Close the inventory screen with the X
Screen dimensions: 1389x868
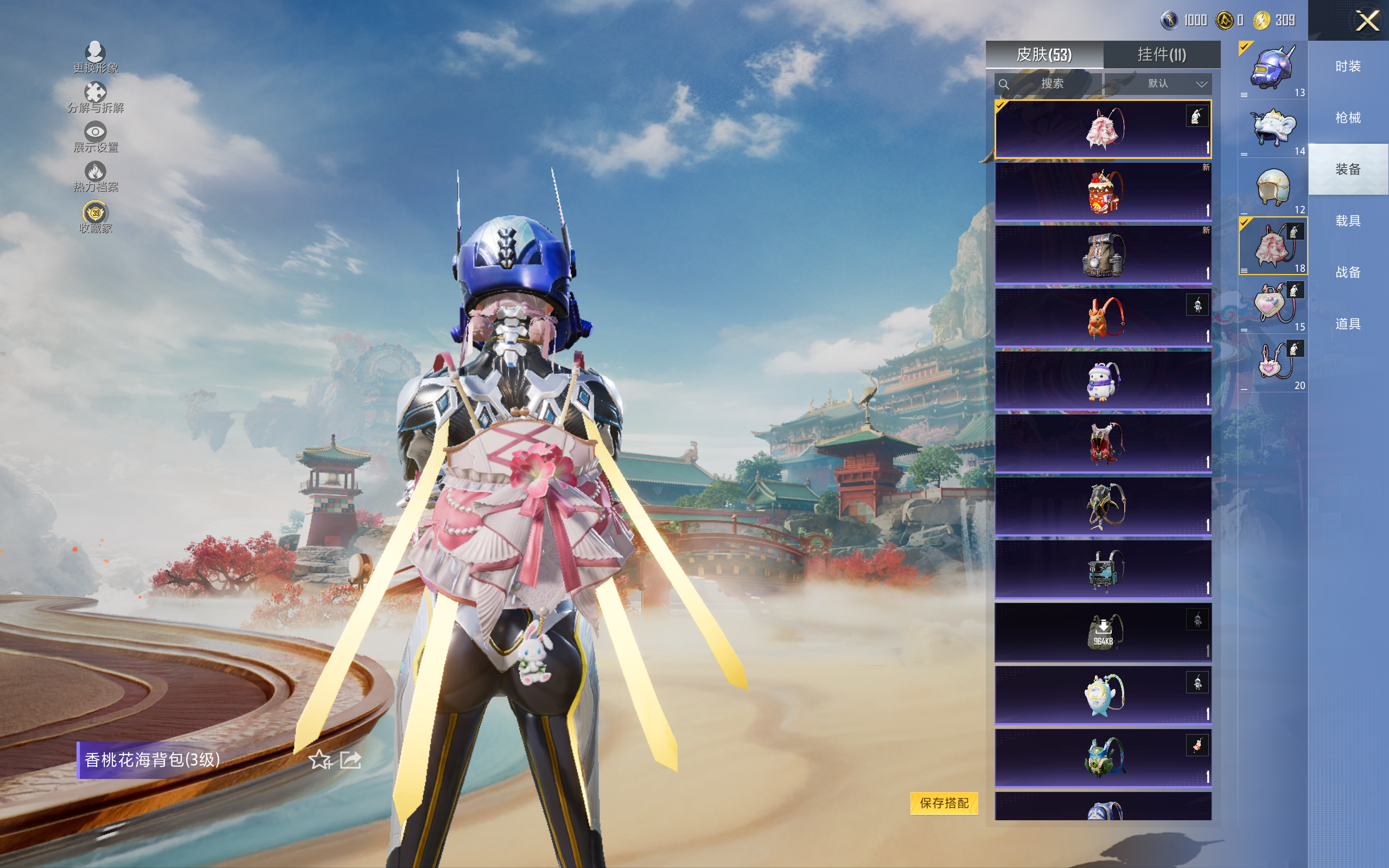[1367, 21]
